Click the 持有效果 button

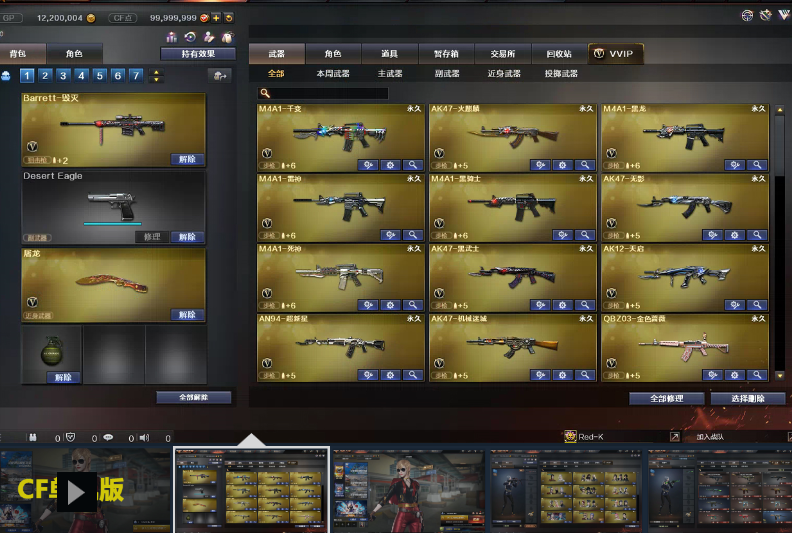pos(197,54)
